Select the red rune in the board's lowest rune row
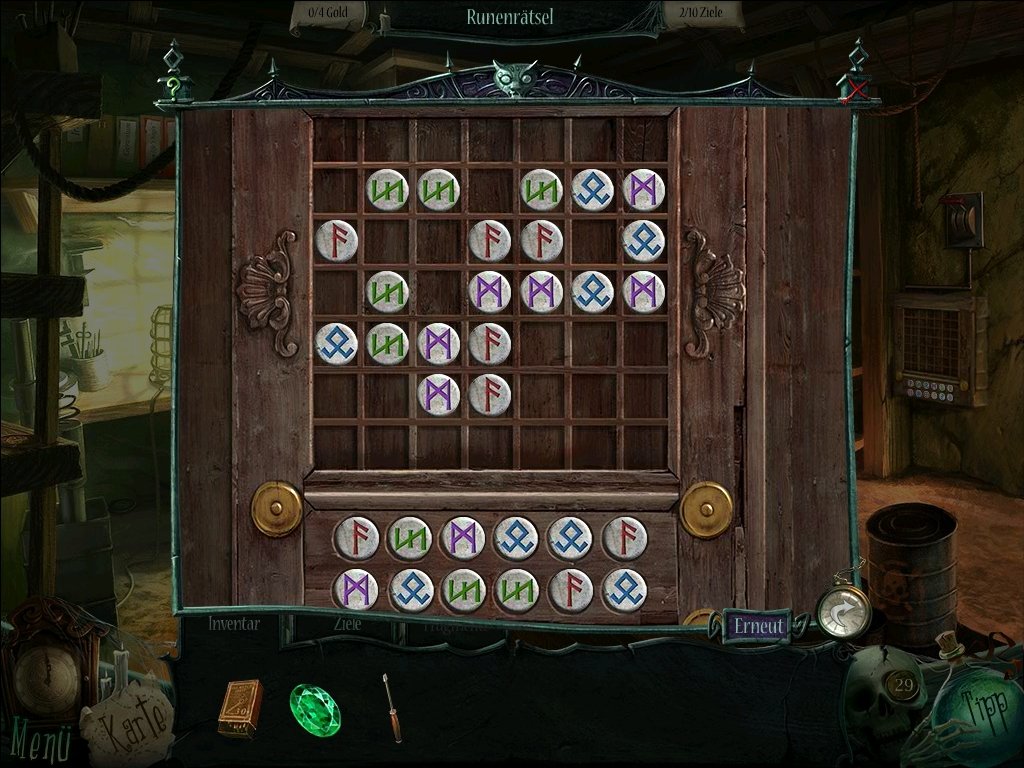This screenshot has height=768, width=1024. (x=490, y=394)
